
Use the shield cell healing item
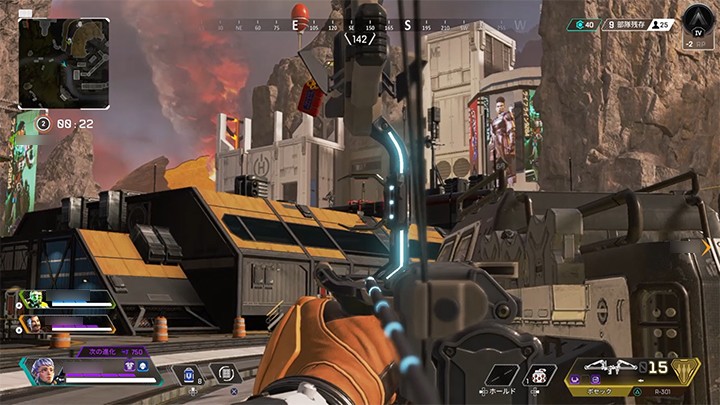[189, 374]
